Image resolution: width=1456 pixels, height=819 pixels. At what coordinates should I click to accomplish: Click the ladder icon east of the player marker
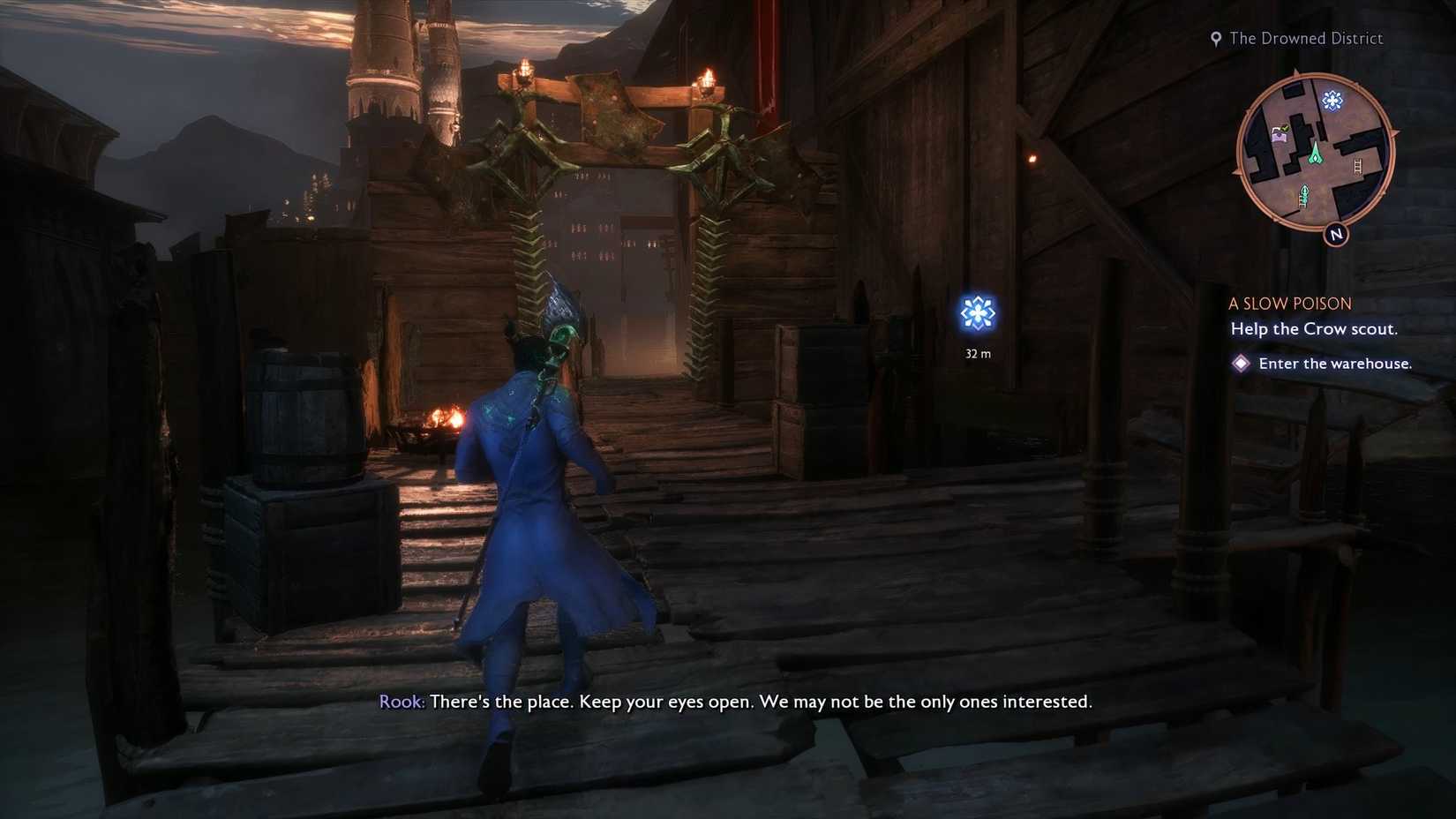tap(1356, 168)
